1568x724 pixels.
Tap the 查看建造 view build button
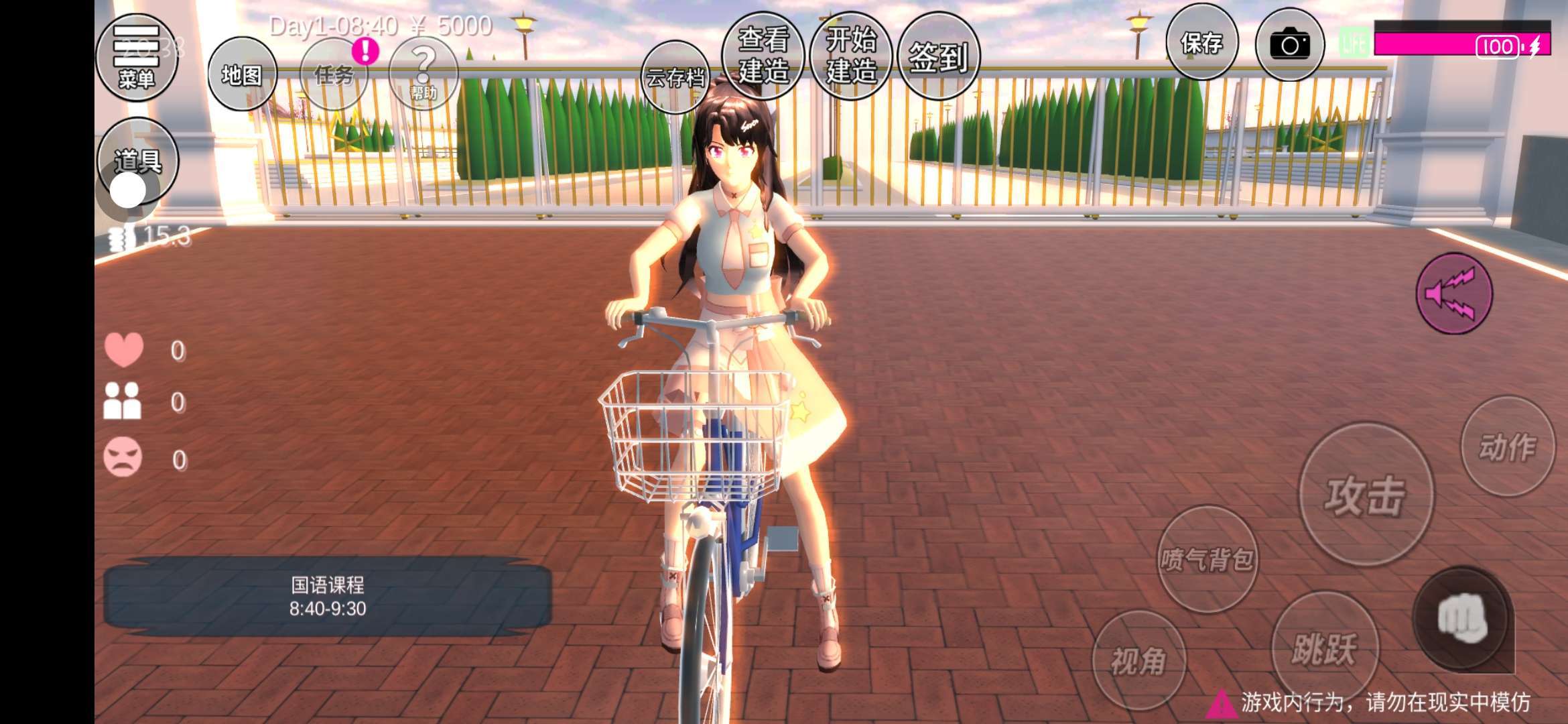pos(763,55)
